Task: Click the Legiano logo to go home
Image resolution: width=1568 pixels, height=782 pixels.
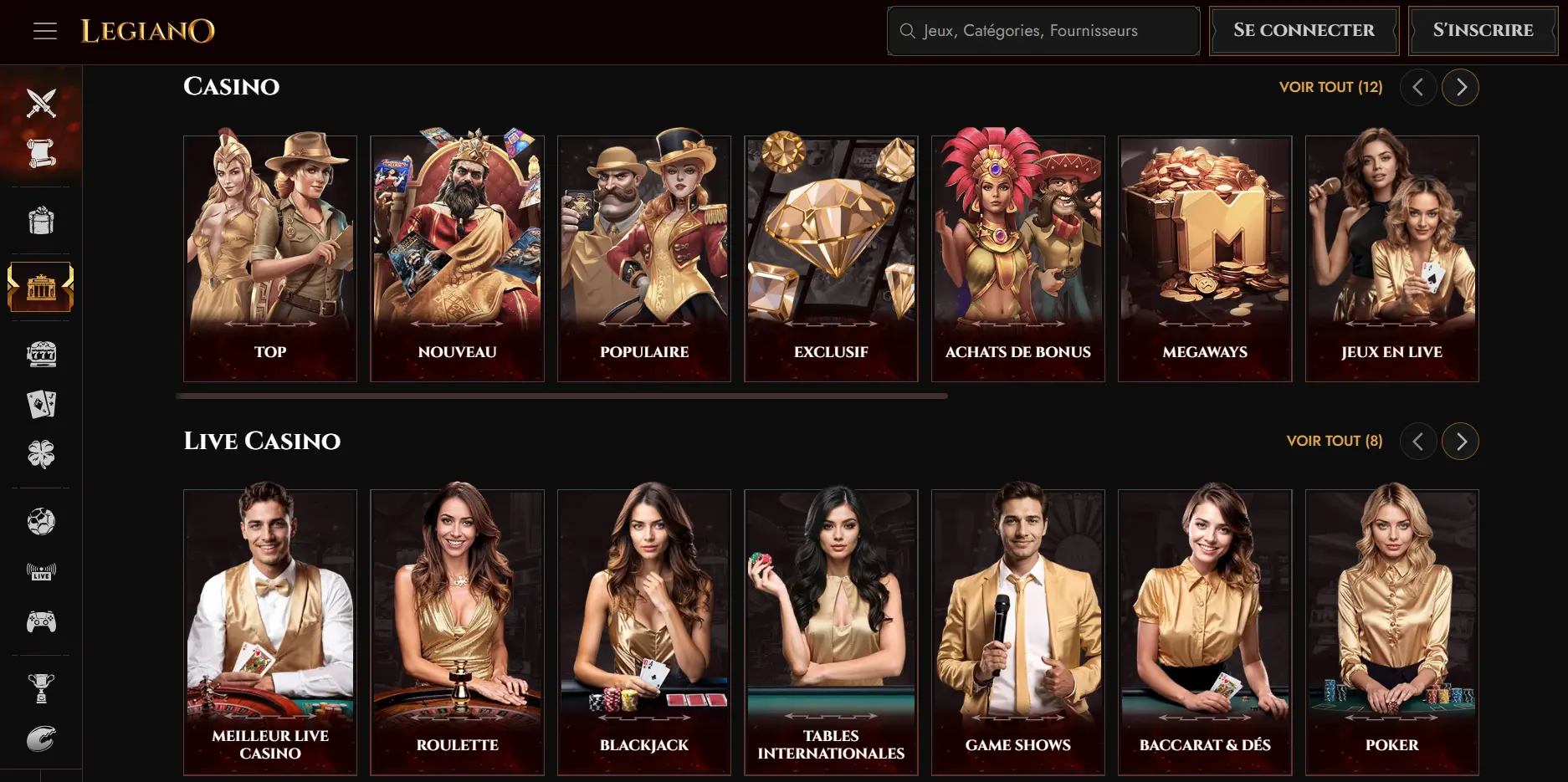Action: 148,31
